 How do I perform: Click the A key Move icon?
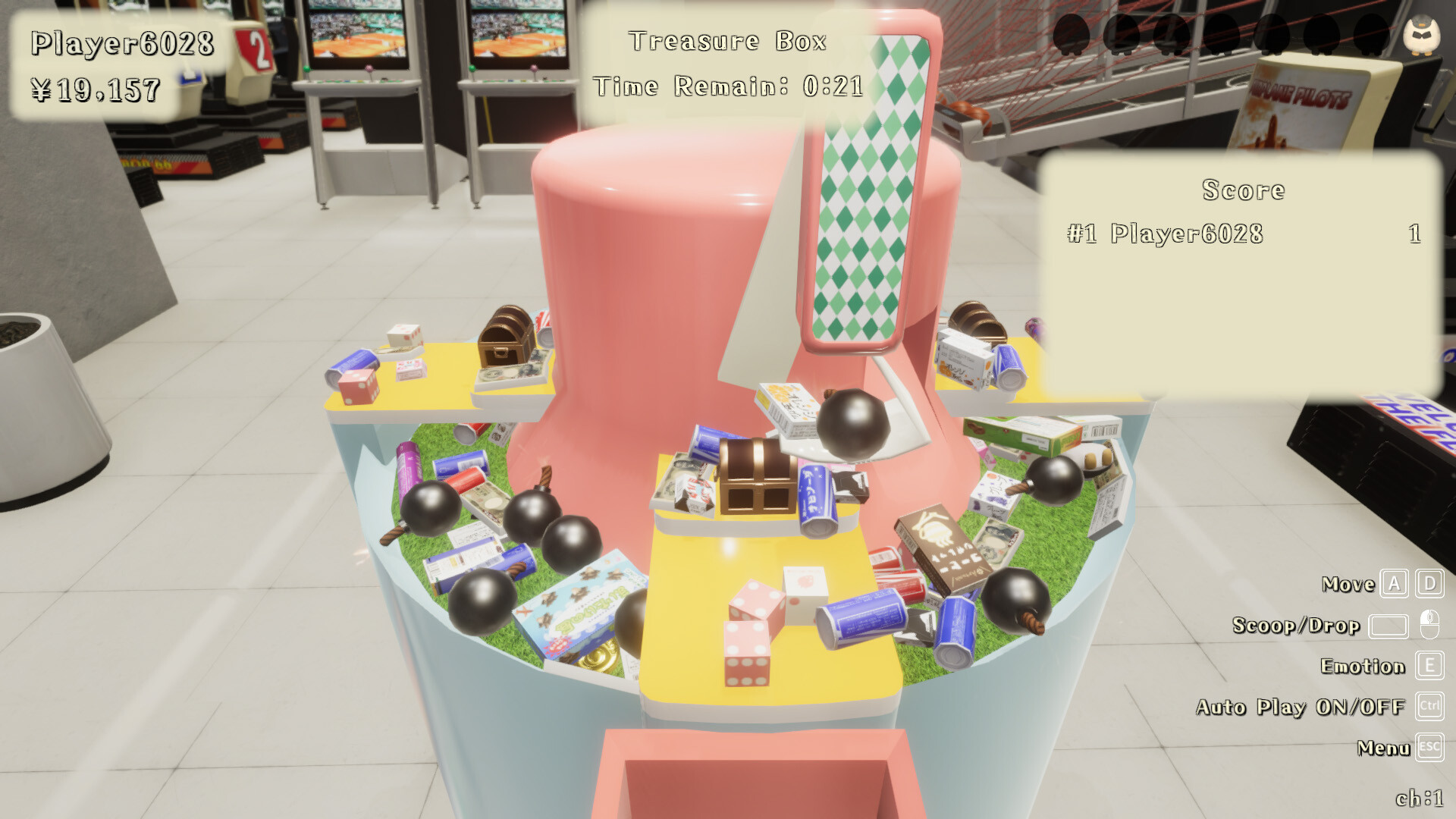coord(1393,584)
